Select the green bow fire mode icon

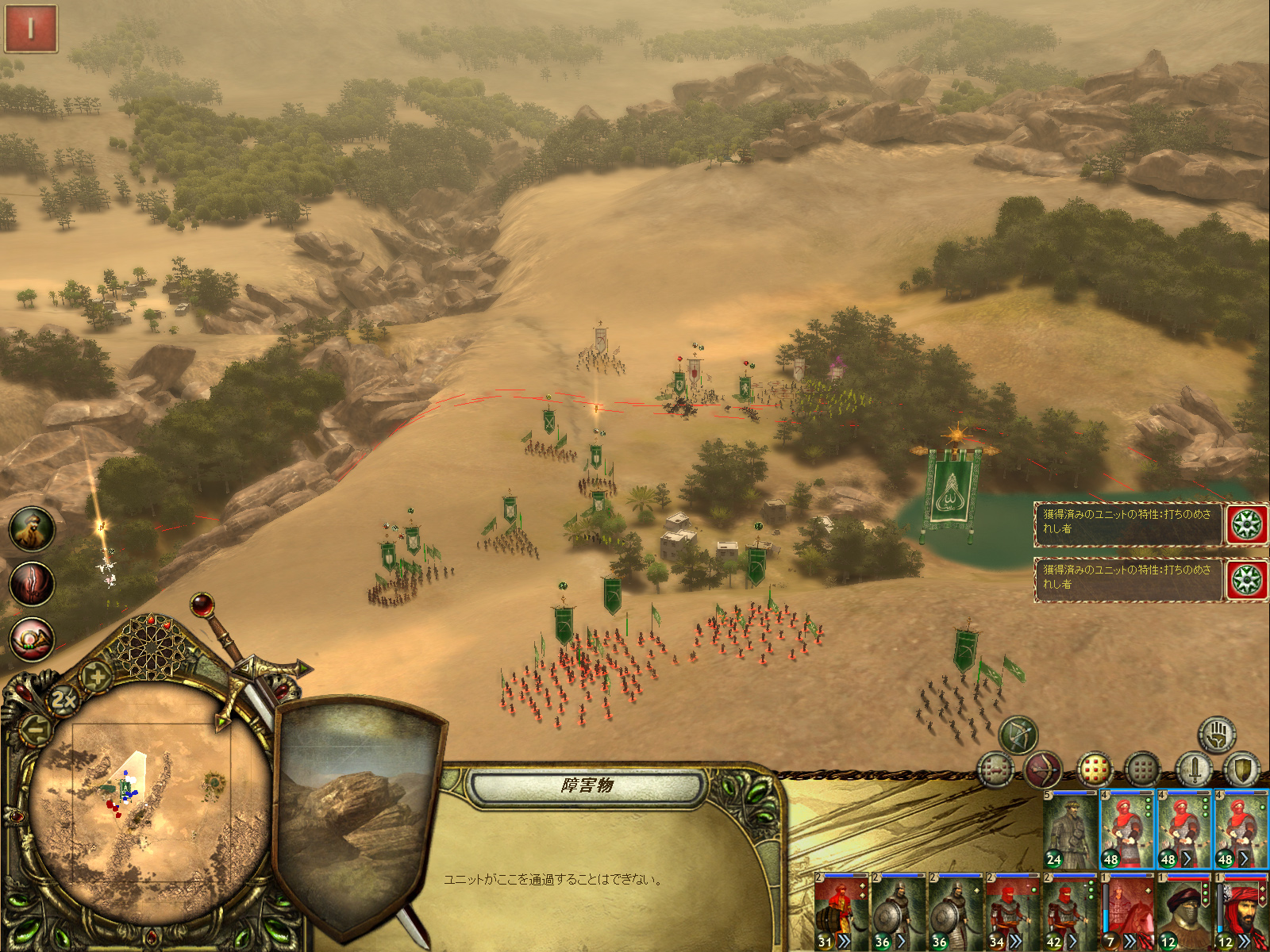tap(1018, 735)
